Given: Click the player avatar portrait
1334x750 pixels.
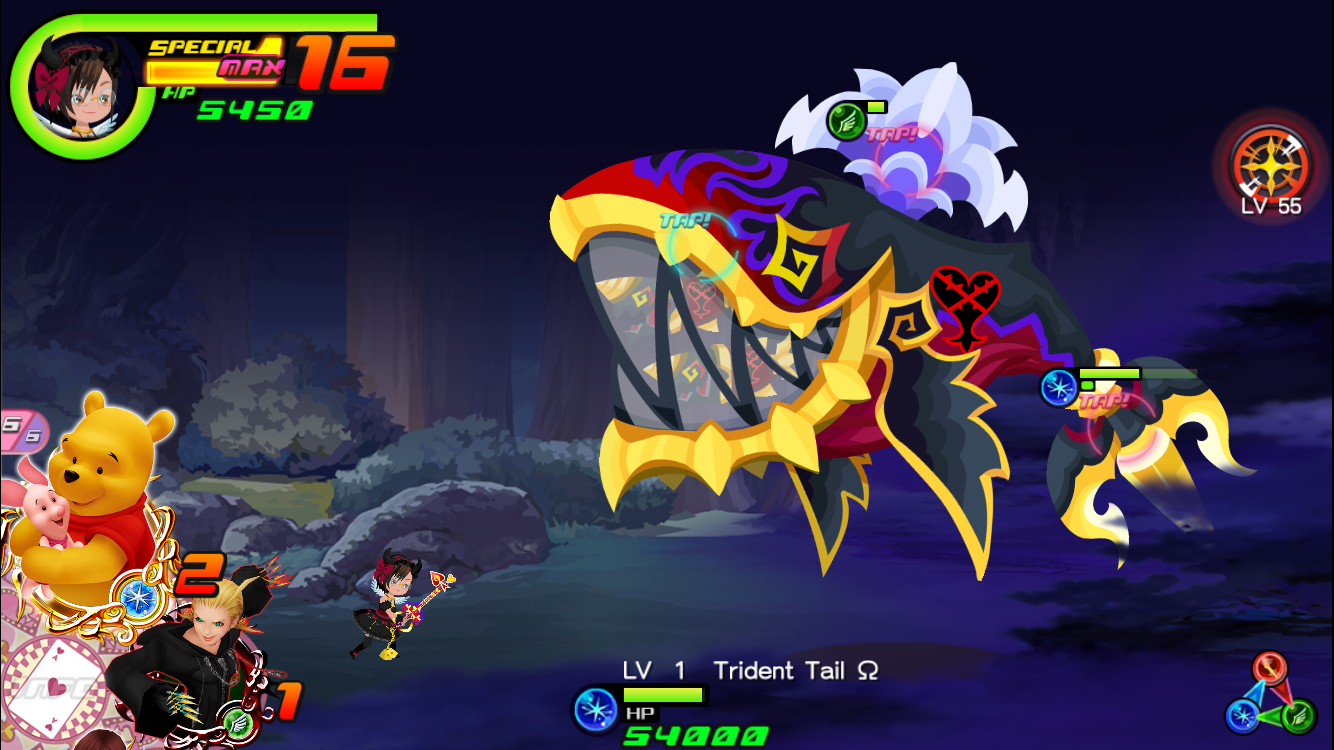Looking at the screenshot, I should (x=75, y=90).
